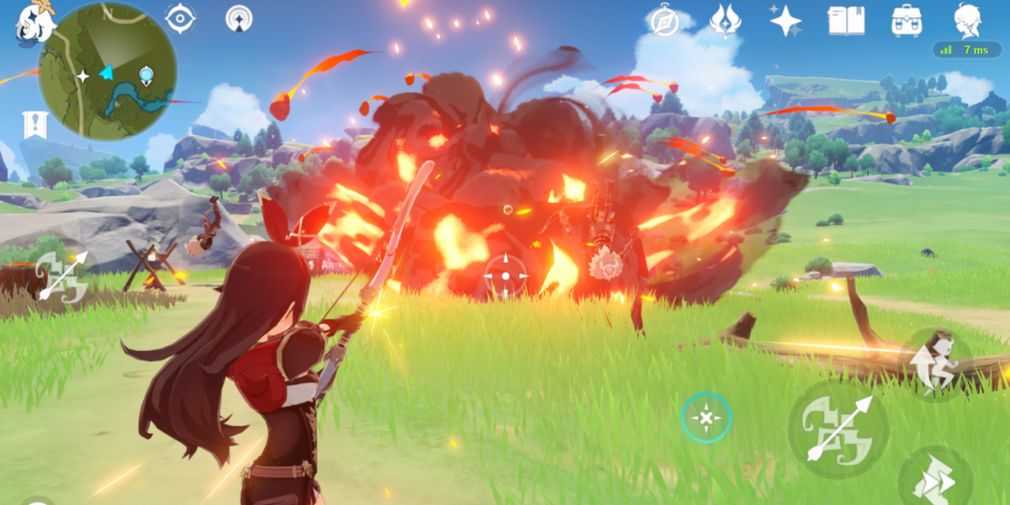Screen dimensions: 1010x505
Task: Fire the bow with the large attack button
Action: tap(838, 428)
